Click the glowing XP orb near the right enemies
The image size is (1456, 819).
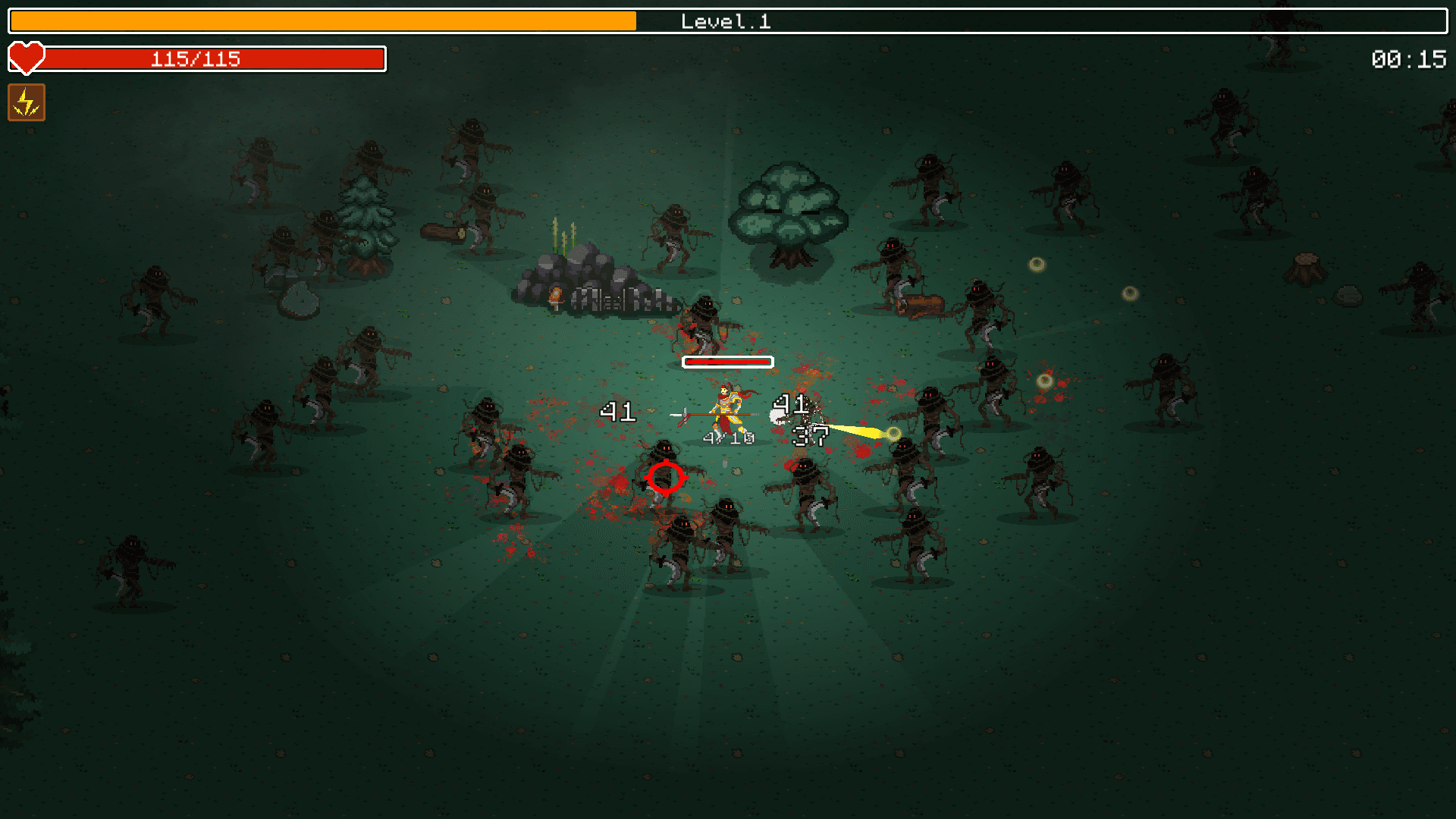tap(1045, 380)
